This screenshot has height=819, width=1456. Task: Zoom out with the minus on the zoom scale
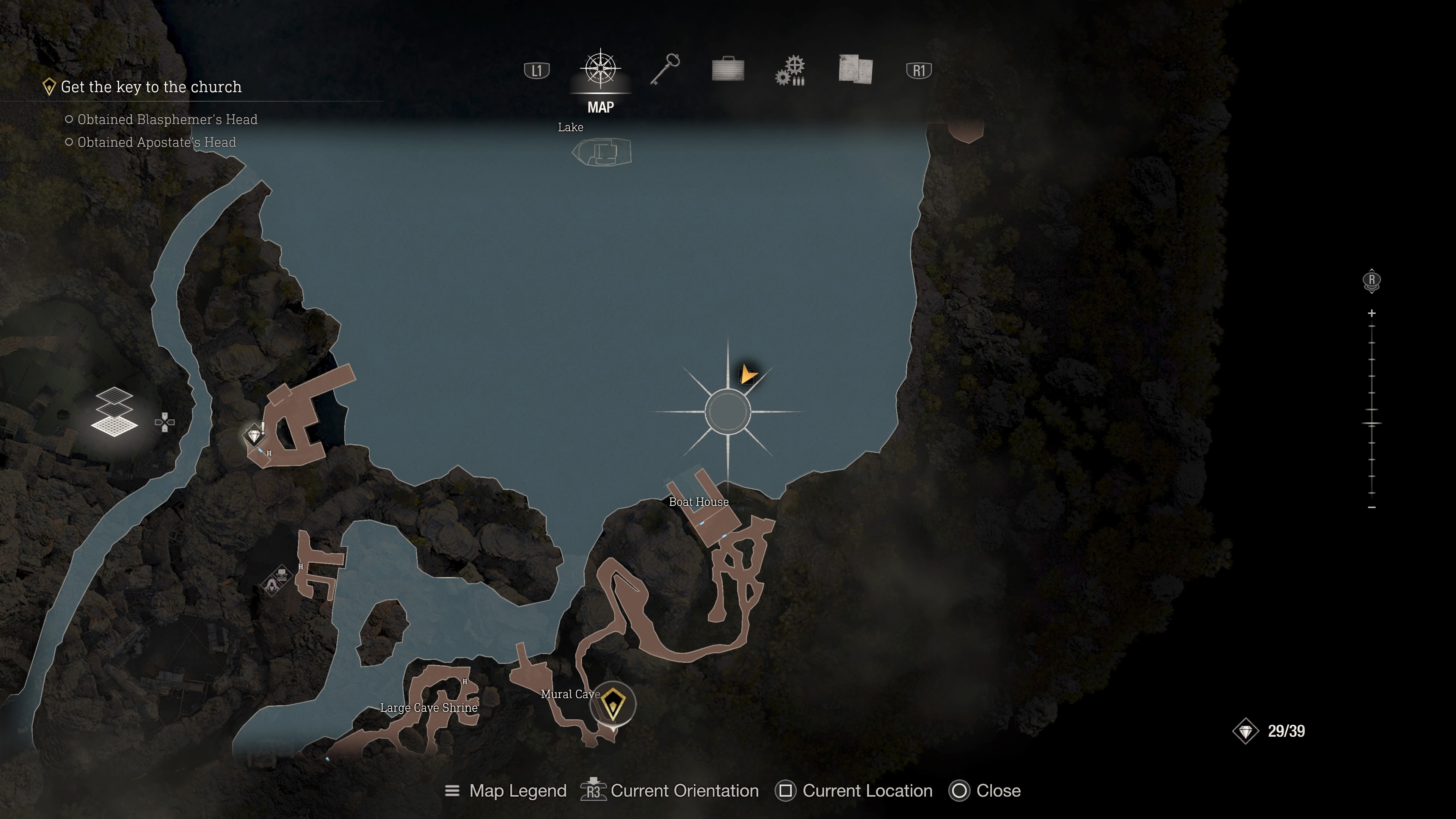coord(1372,508)
